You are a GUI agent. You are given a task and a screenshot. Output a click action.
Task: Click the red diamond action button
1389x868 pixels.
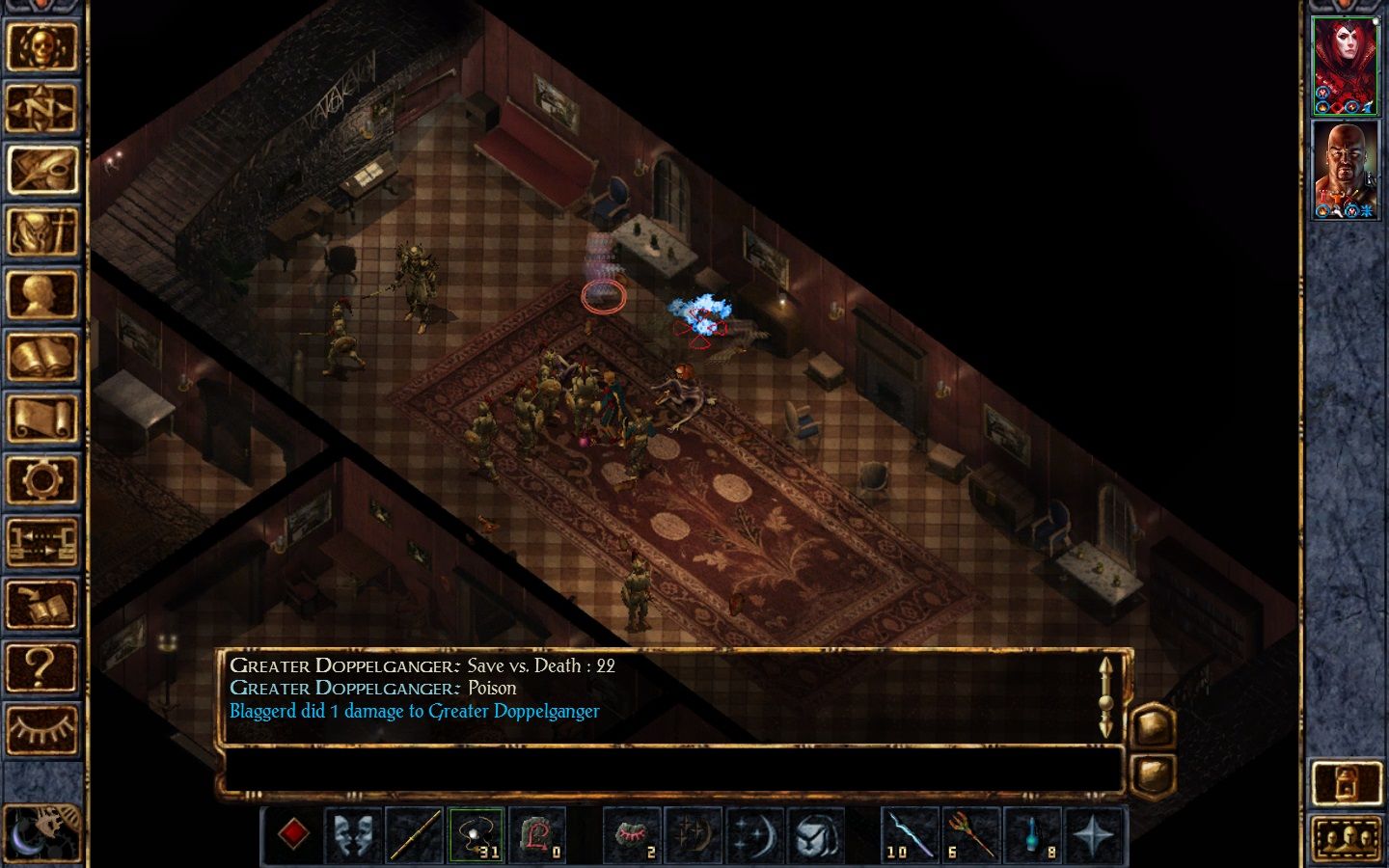293,834
